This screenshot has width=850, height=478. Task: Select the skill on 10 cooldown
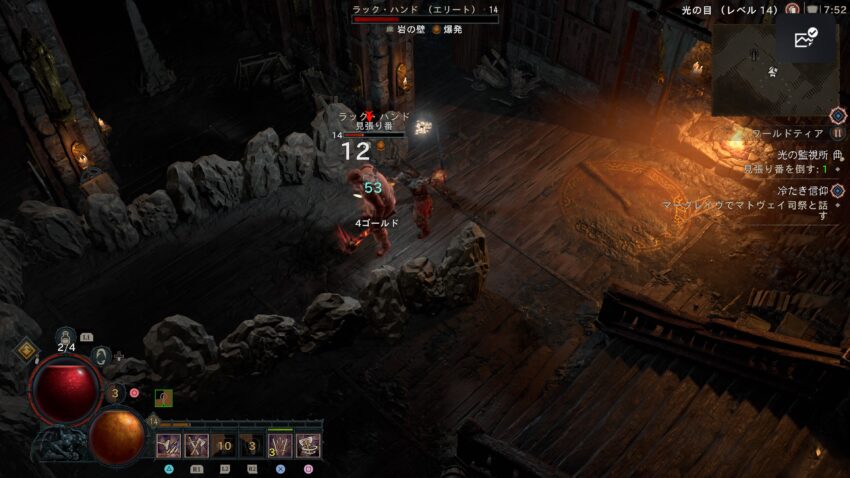pyautogui.click(x=224, y=446)
